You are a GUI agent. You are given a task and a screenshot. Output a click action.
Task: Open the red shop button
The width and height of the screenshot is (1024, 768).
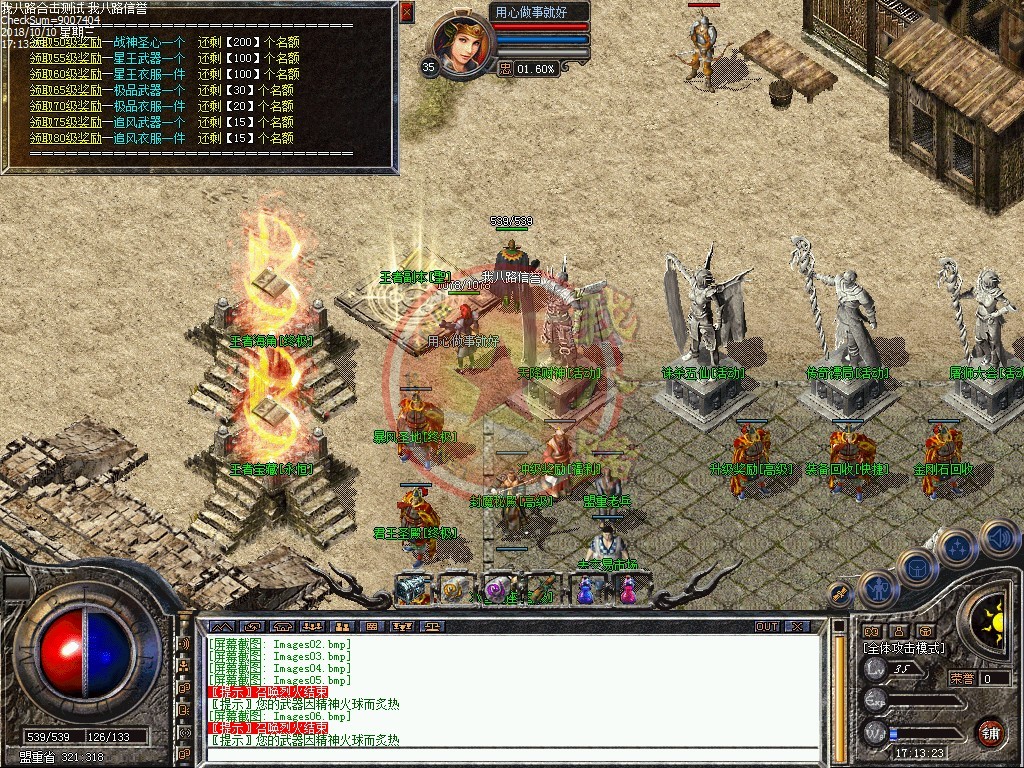tap(990, 731)
